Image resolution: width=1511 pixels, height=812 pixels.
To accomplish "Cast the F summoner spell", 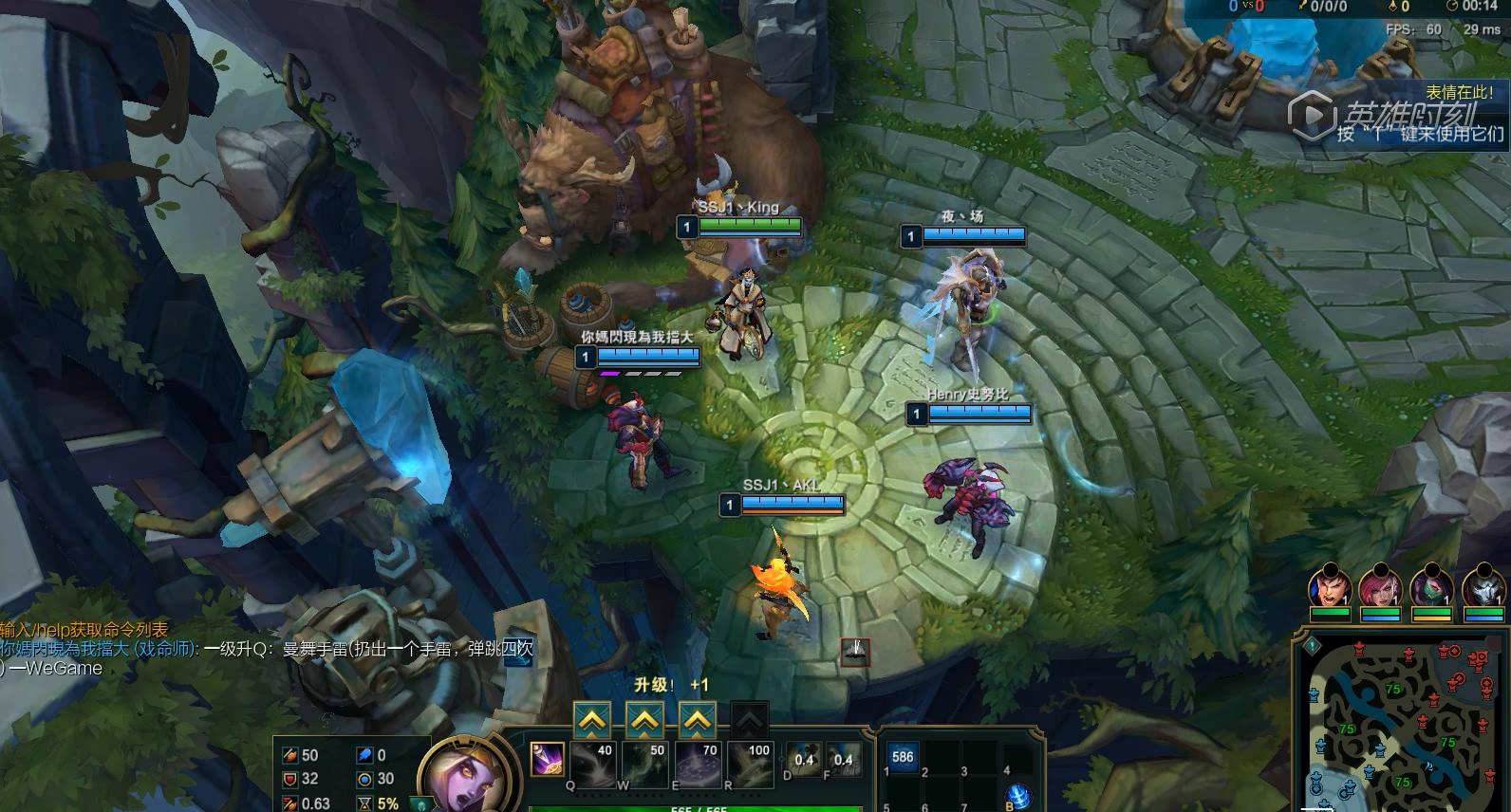I will click(x=843, y=760).
